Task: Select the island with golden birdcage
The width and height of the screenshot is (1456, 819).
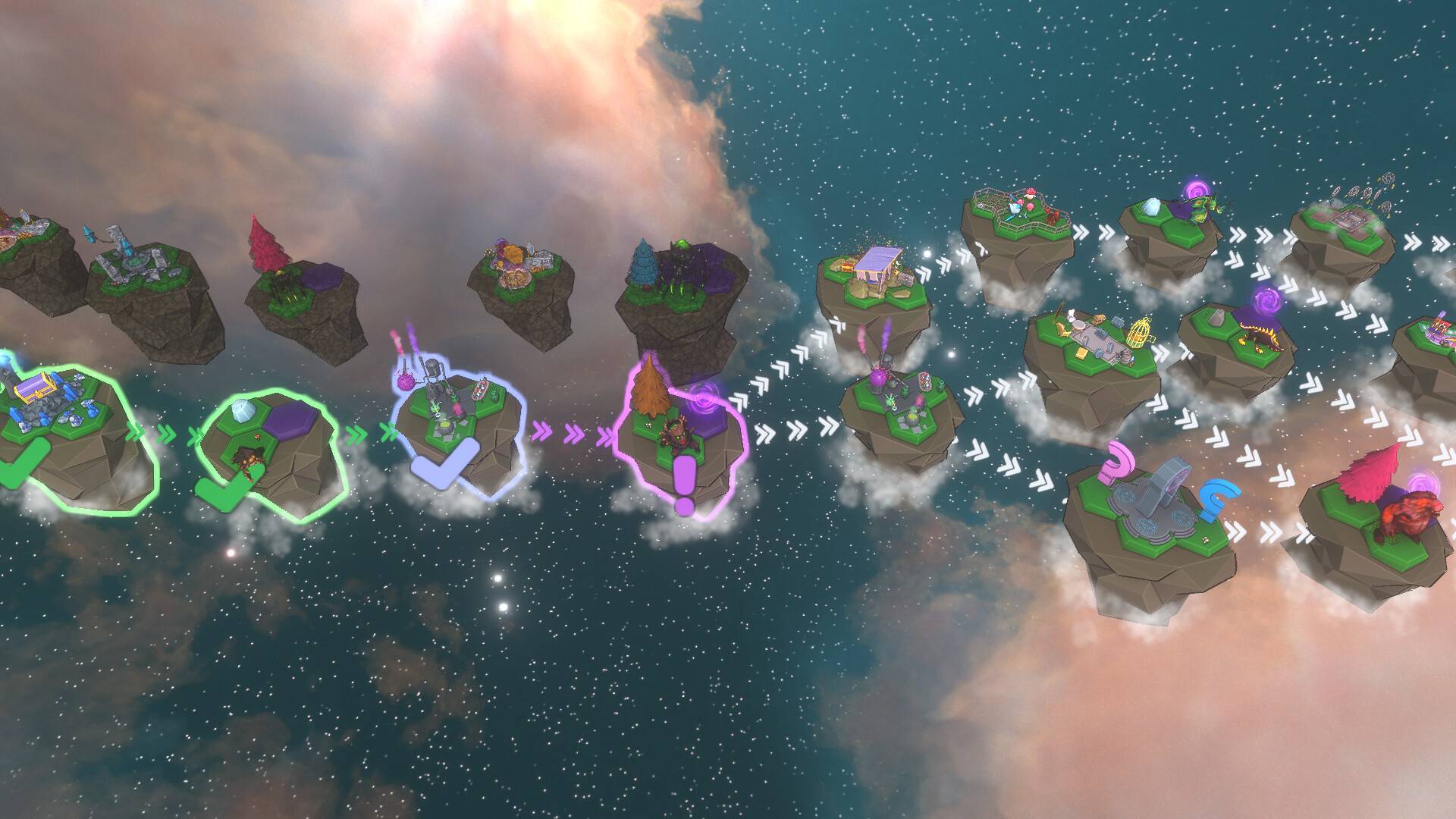Action: pyautogui.click(x=1092, y=349)
